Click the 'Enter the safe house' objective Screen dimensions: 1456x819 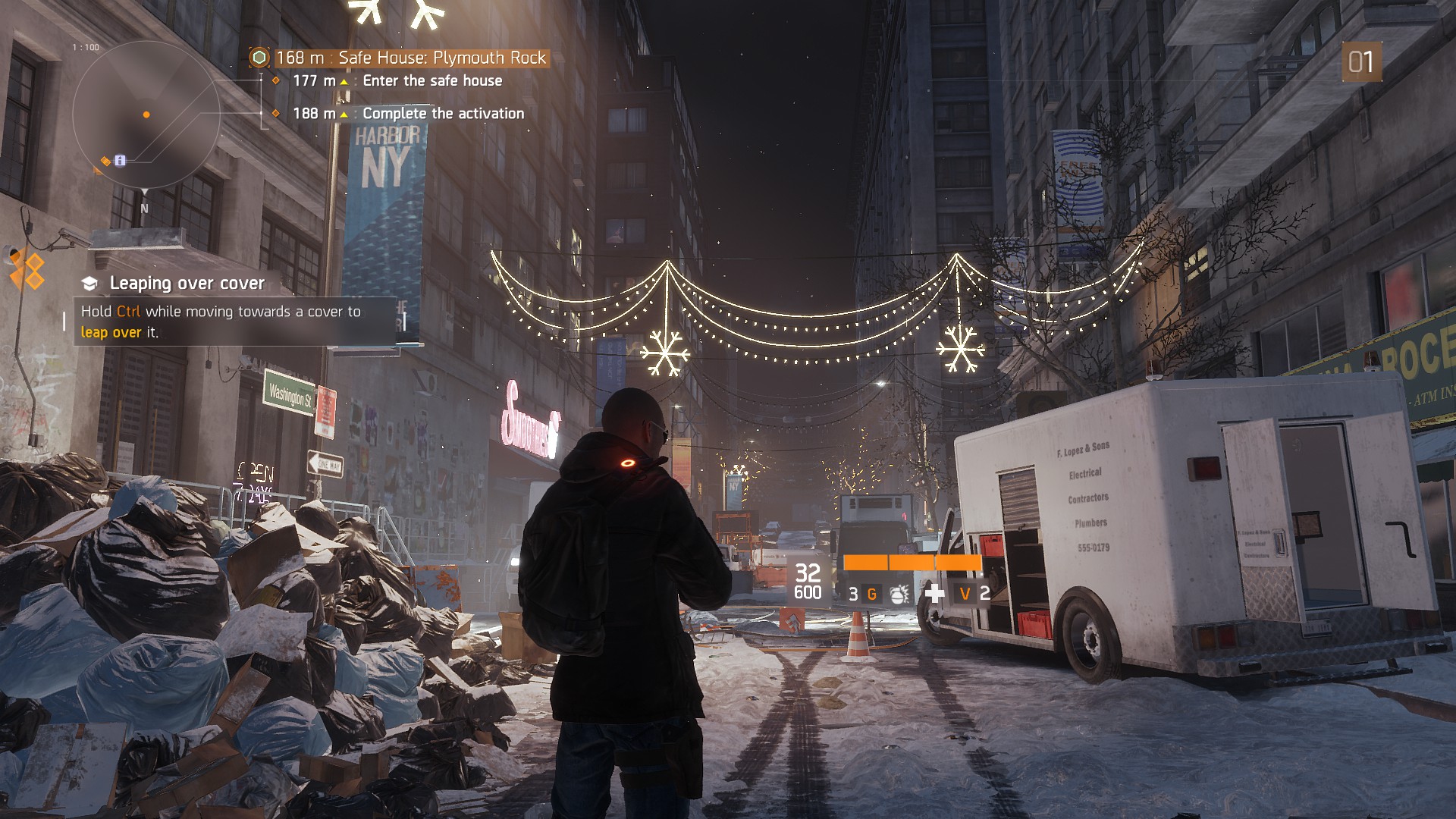click(x=431, y=80)
